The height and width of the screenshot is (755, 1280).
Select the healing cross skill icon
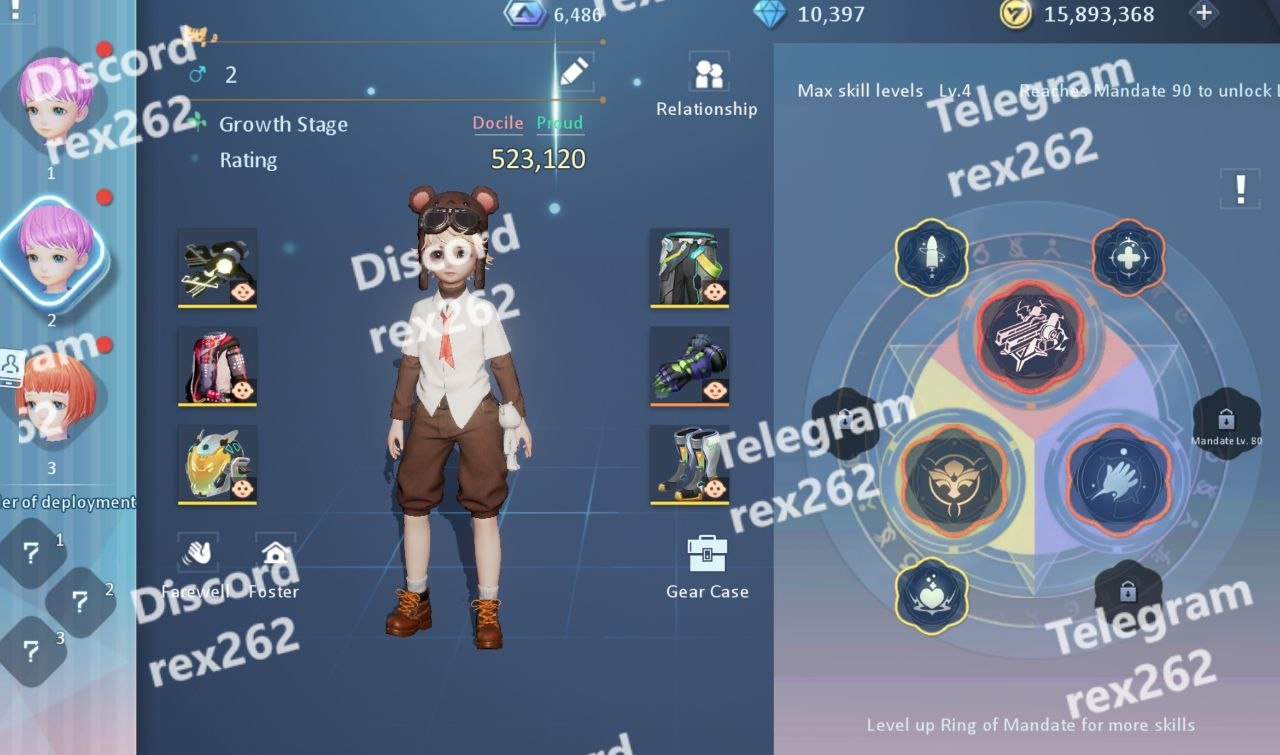(x=1128, y=258)
